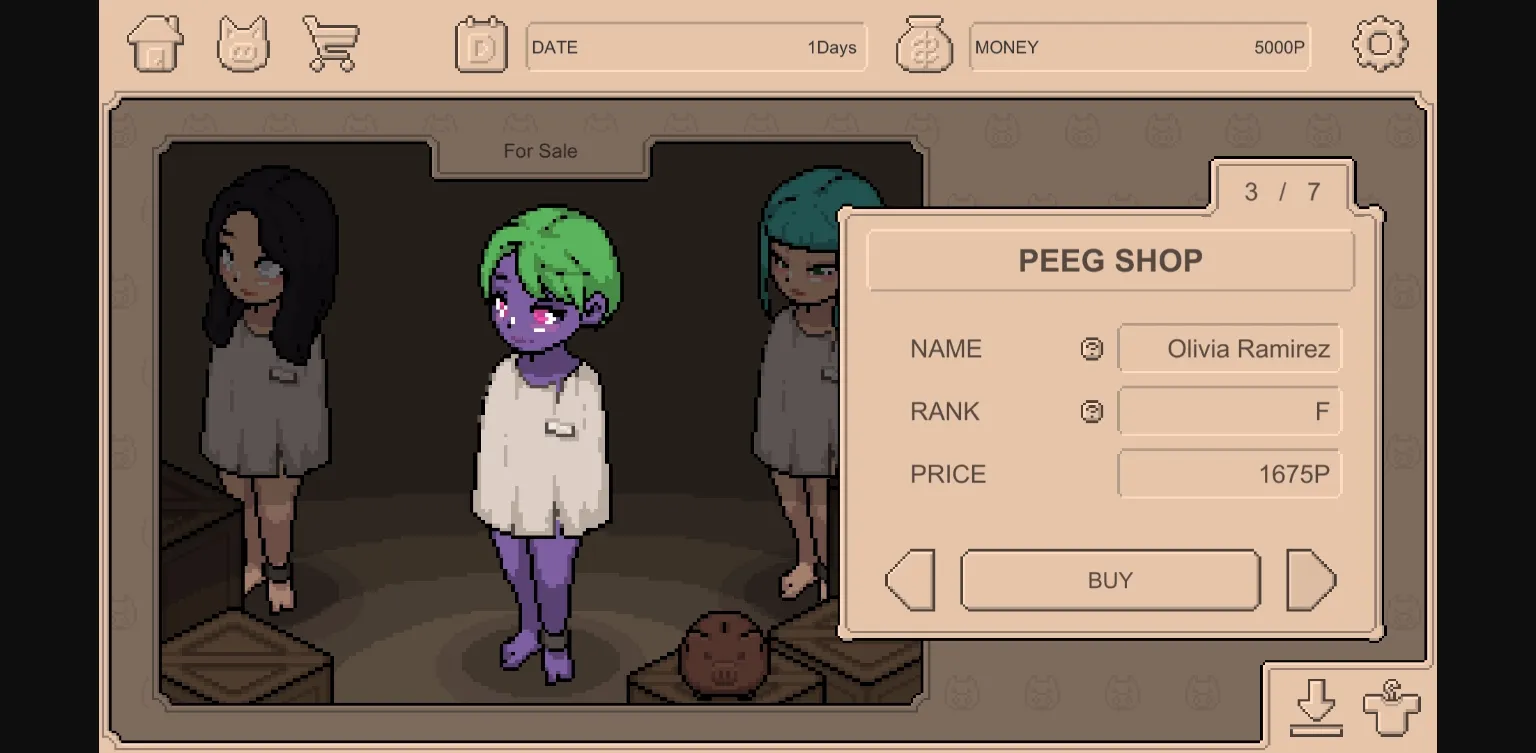This screenshot has width=1536, height=753.
Task: Click the home icon
Action: click(155, 44)
